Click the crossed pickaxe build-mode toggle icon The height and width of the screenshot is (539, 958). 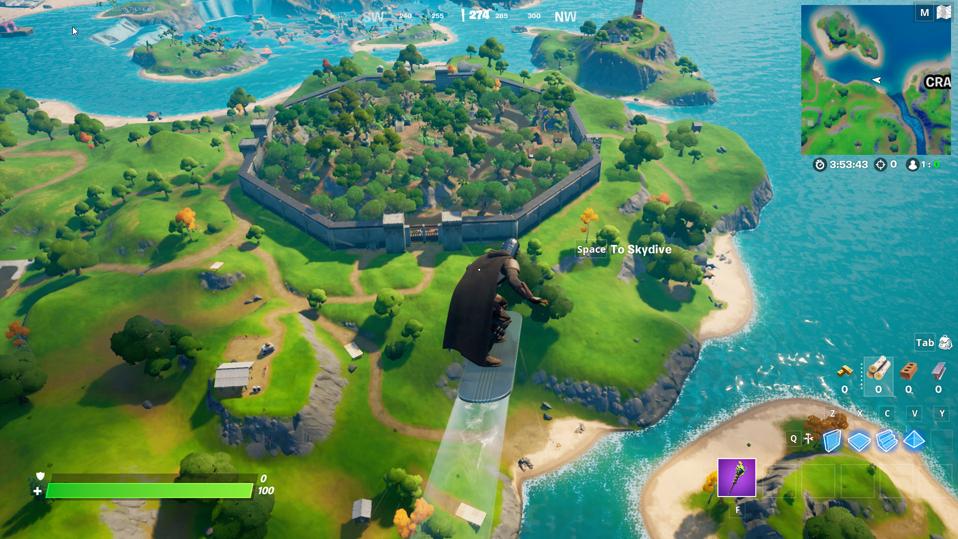[808, 439]
